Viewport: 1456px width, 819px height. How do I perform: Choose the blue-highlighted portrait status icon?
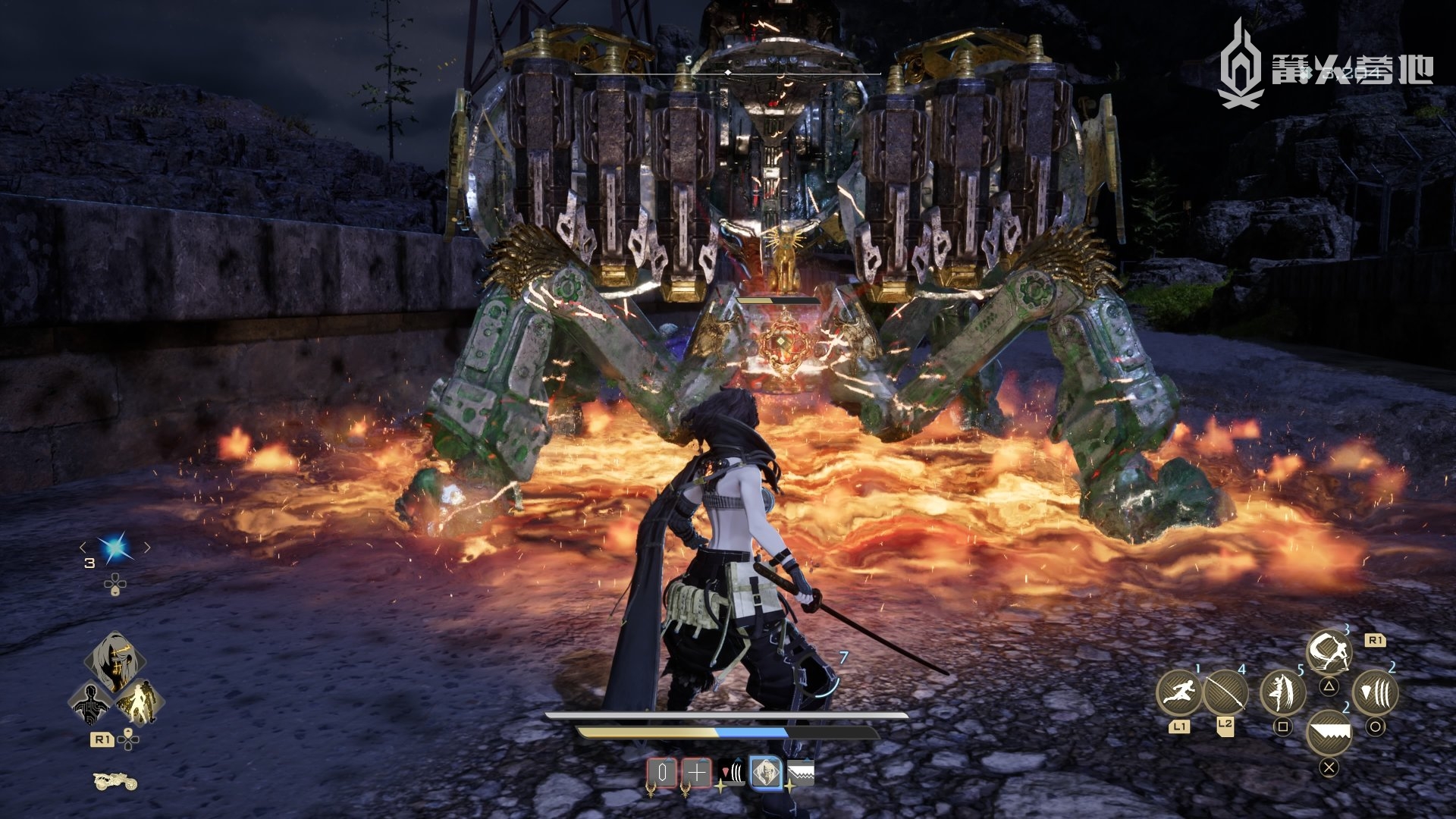[x=766, y=773]
